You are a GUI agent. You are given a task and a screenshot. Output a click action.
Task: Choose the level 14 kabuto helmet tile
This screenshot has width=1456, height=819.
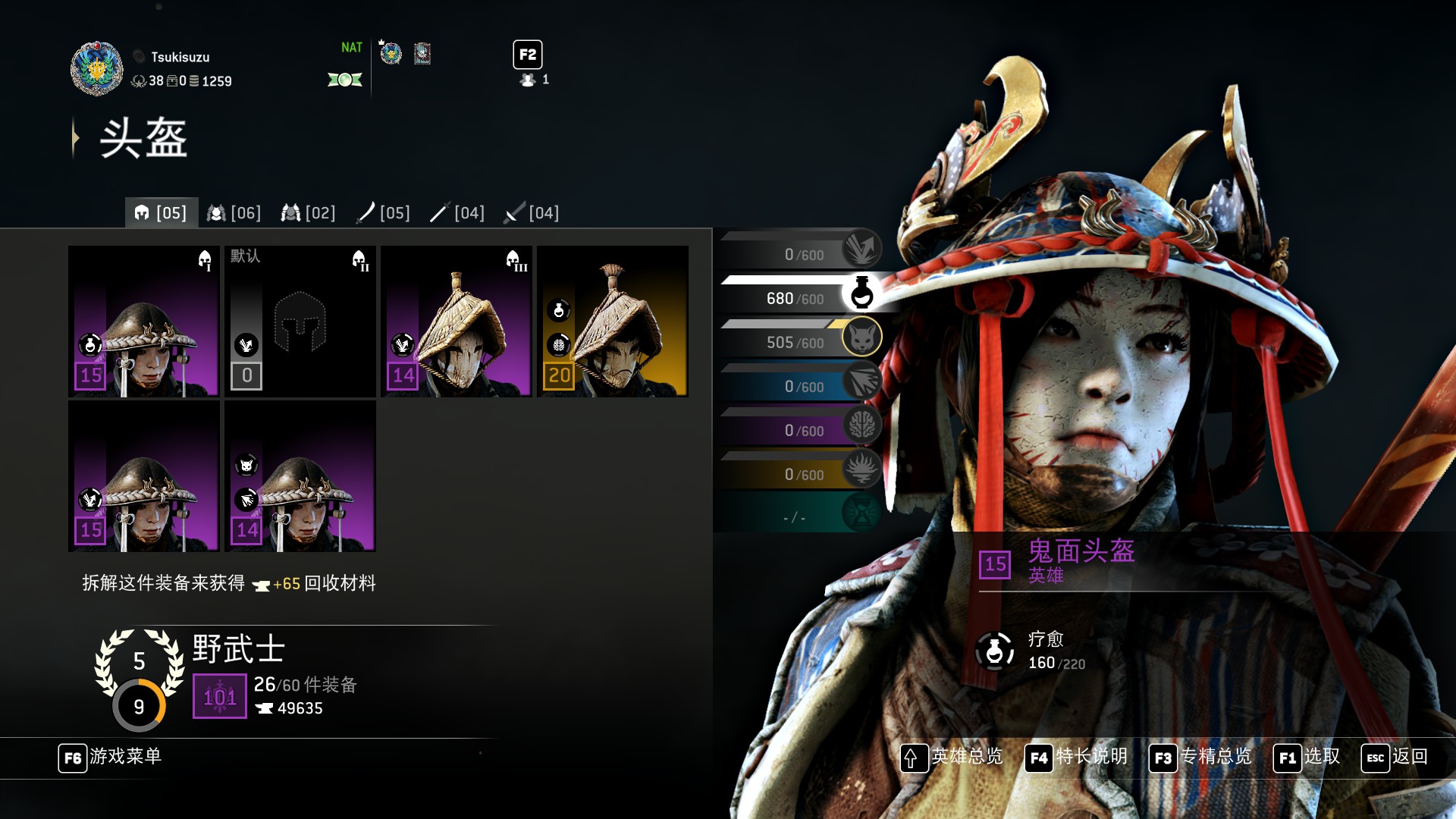coord(300,476)
